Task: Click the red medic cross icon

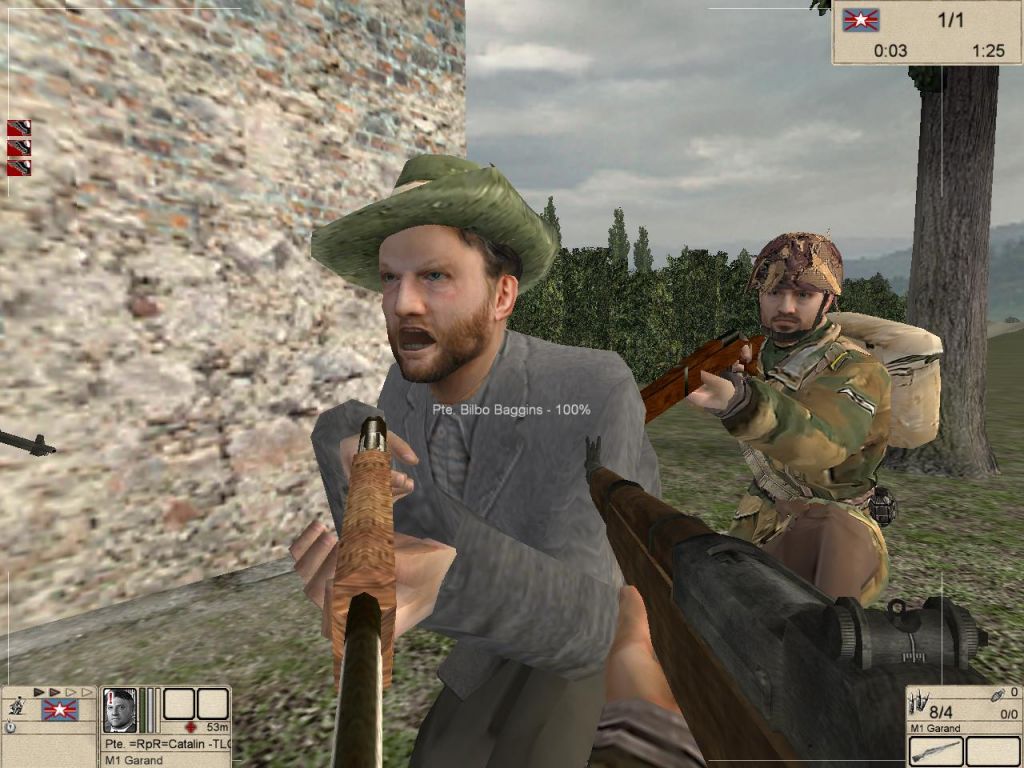Action: 191,727
